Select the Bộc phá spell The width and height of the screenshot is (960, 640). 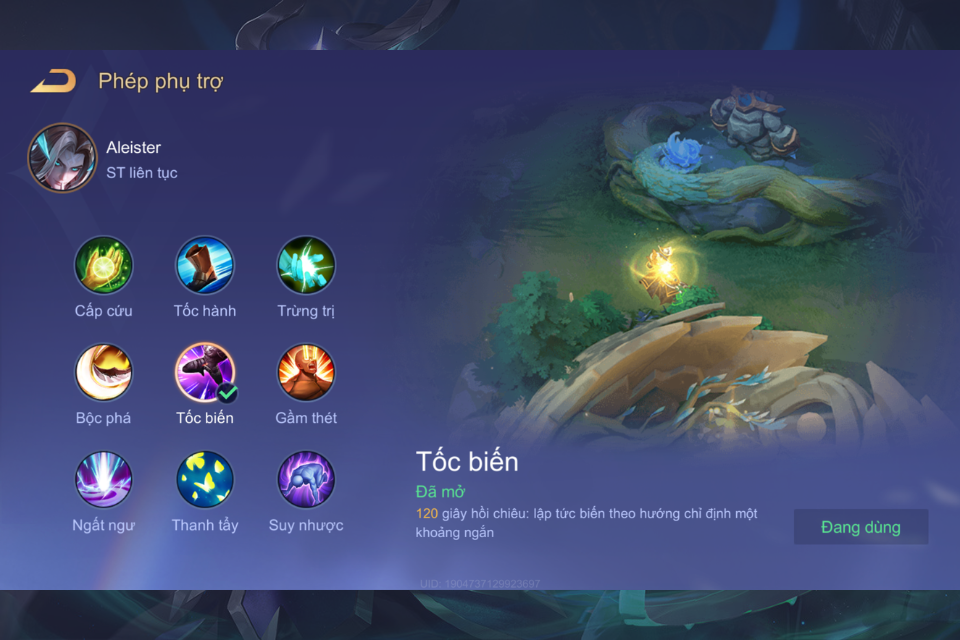(x=104, y=373)
